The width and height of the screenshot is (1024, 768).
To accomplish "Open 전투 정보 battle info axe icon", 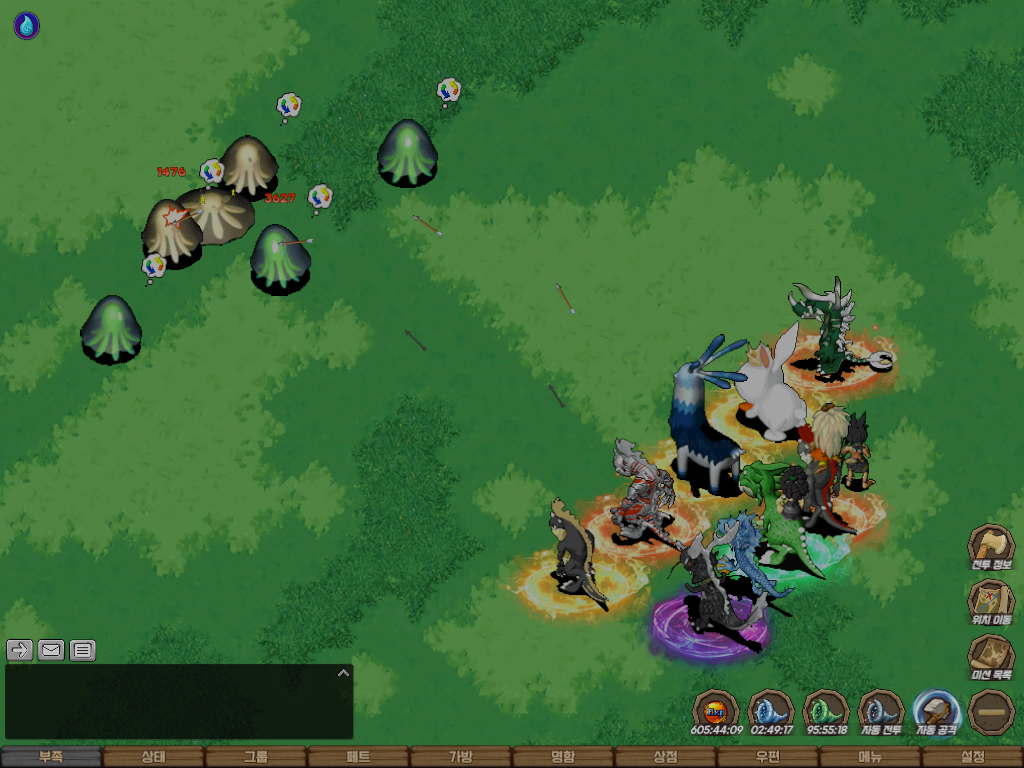I will [991, 547].
